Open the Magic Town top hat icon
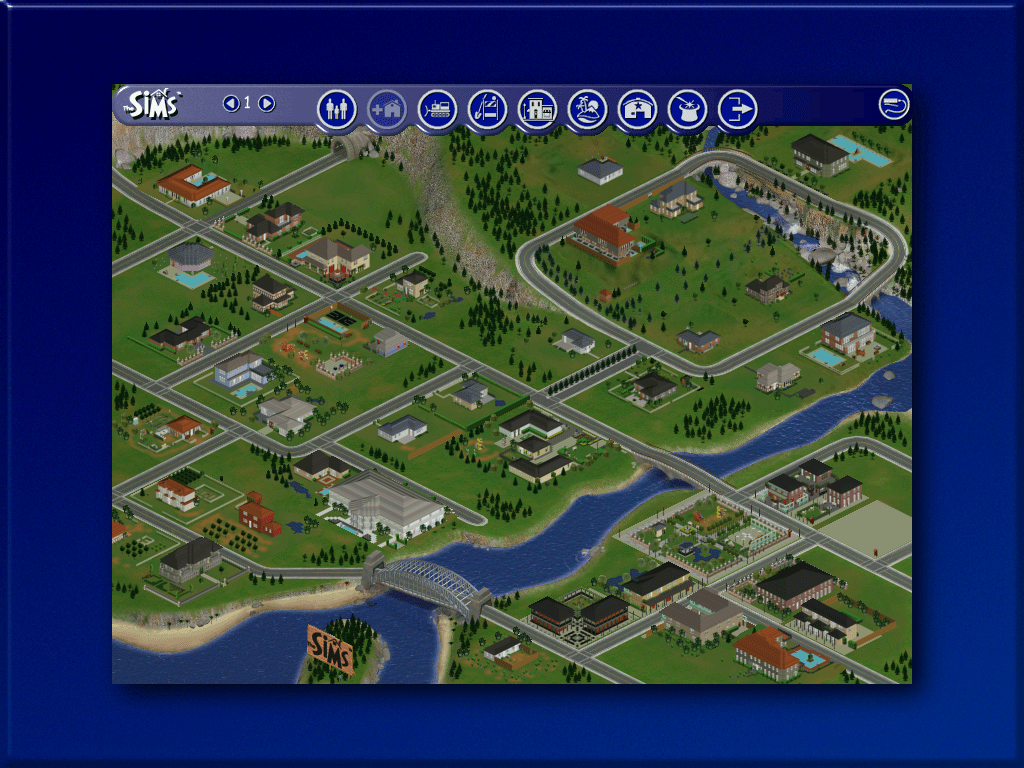Screen dimensions: 1024x768 (687, 109)
